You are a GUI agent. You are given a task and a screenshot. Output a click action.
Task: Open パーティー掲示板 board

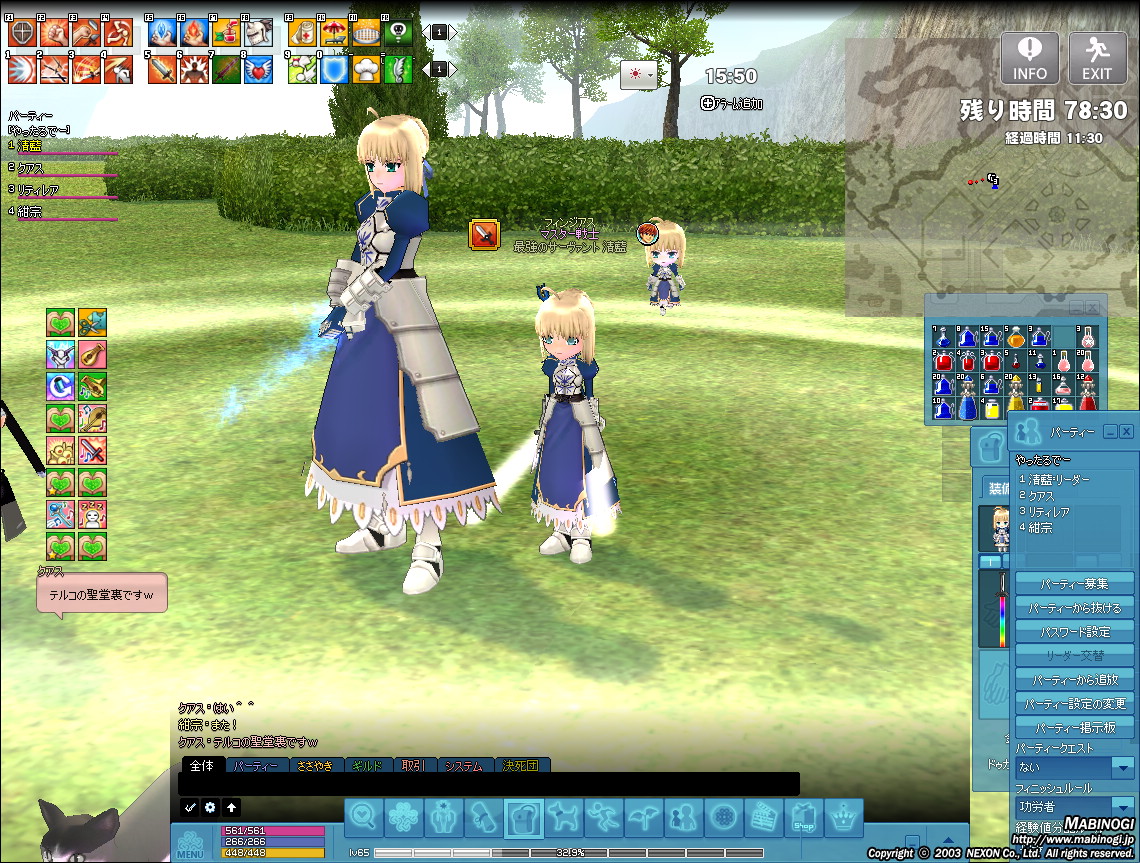click(1074, 728)
